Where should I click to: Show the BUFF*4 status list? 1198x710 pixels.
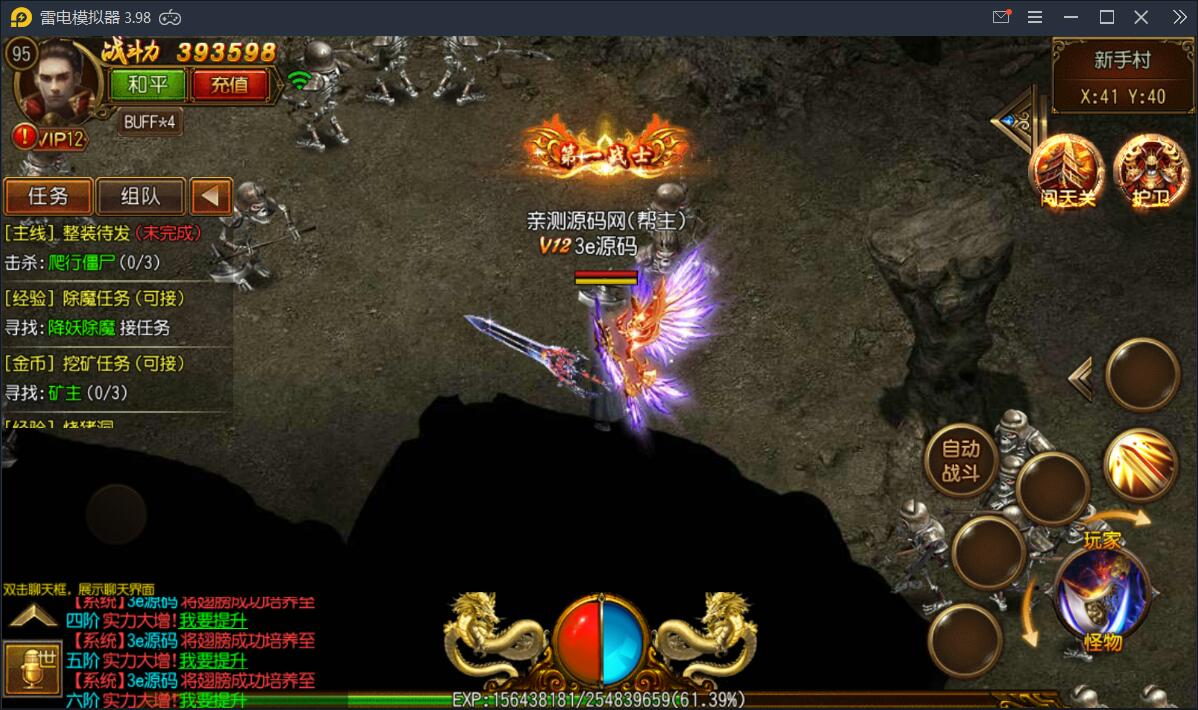pyautogui.click(x=150, y=122)
